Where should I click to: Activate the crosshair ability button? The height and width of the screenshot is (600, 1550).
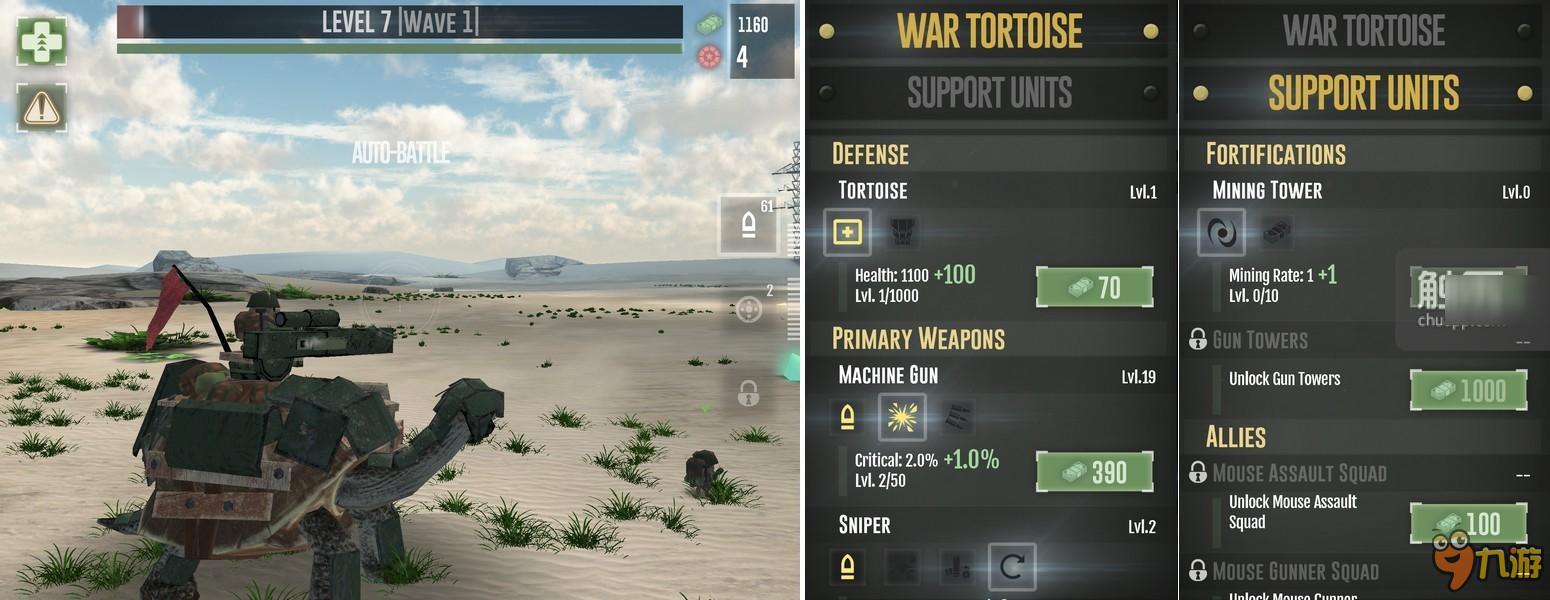[748, 311]
